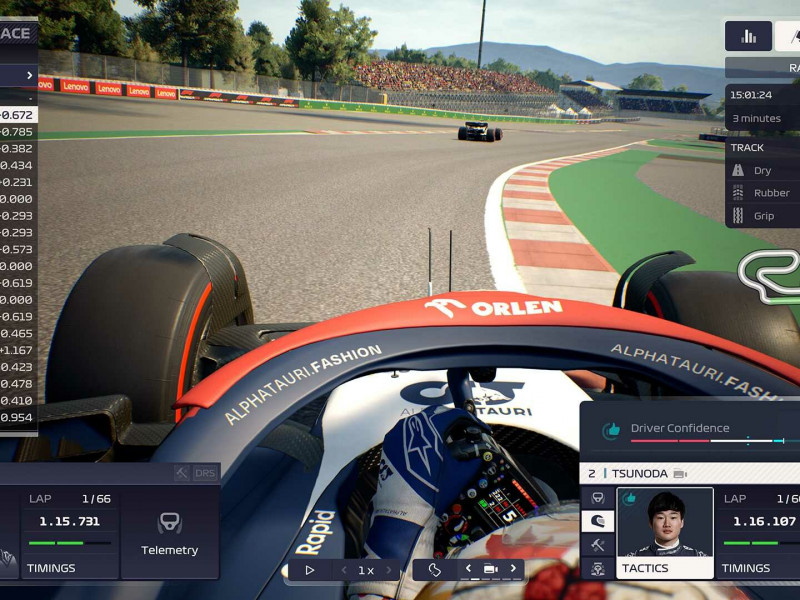Click the circular icon left of camera arrows
The width and height of the screenshot is (800, 600).
pos(435,569)
